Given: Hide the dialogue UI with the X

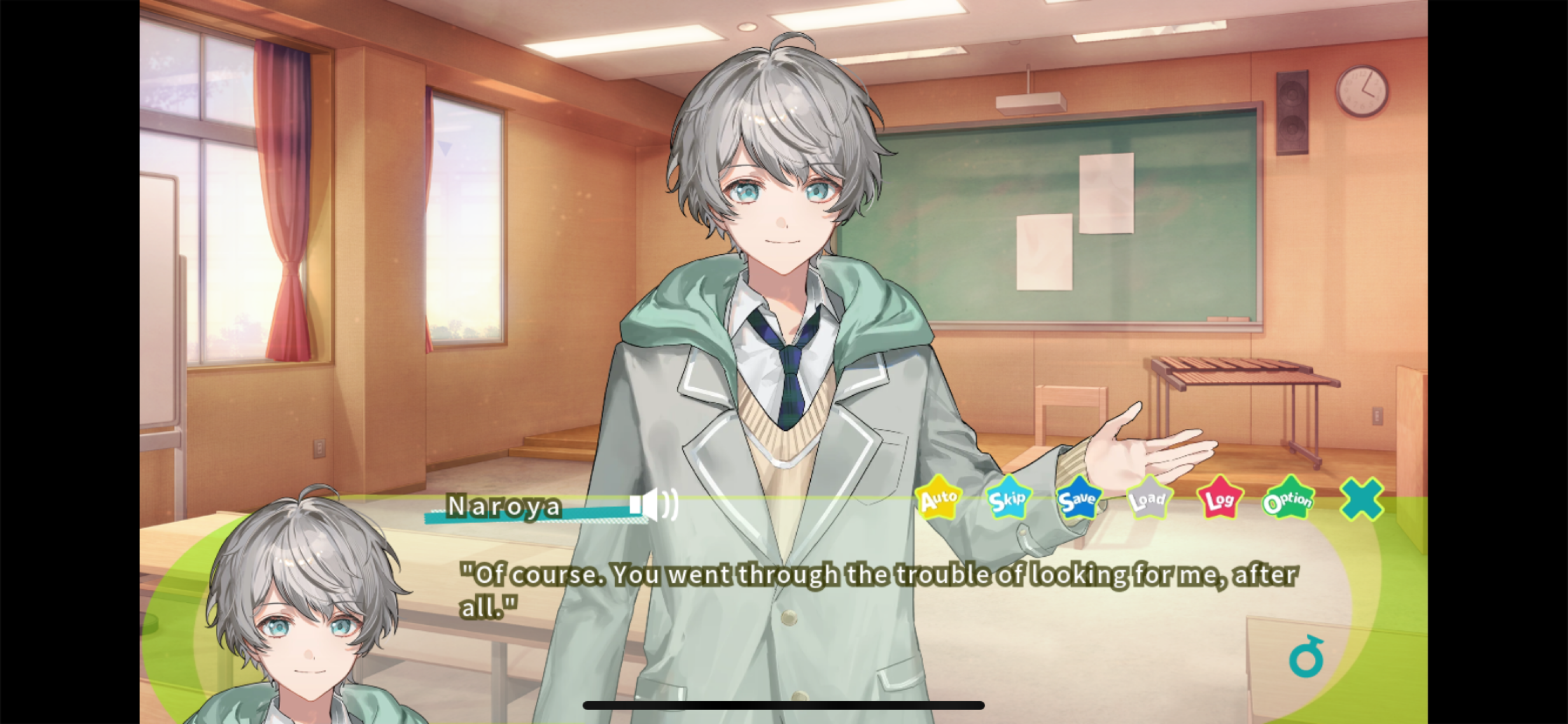Looking at the screenshot, I should (x=1360, y=500).
